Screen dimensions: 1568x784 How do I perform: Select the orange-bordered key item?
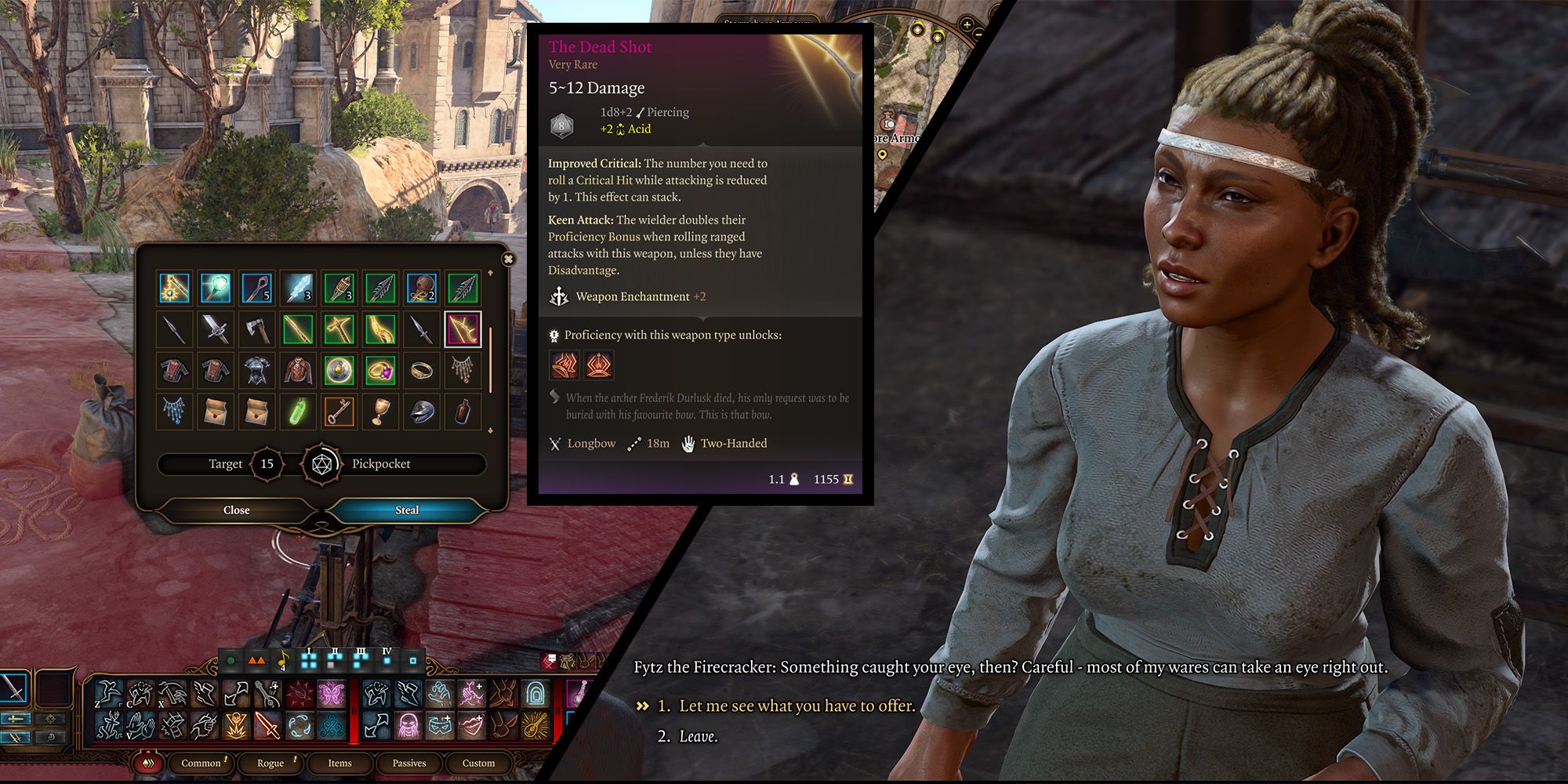tap(339, 412)
